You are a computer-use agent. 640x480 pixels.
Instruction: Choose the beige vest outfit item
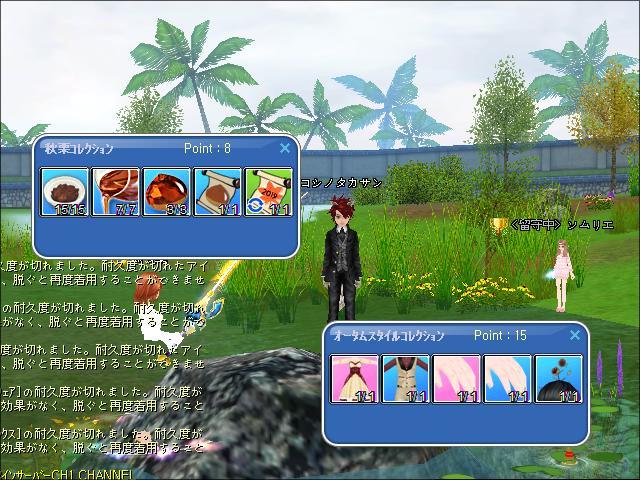click(406, 378)
